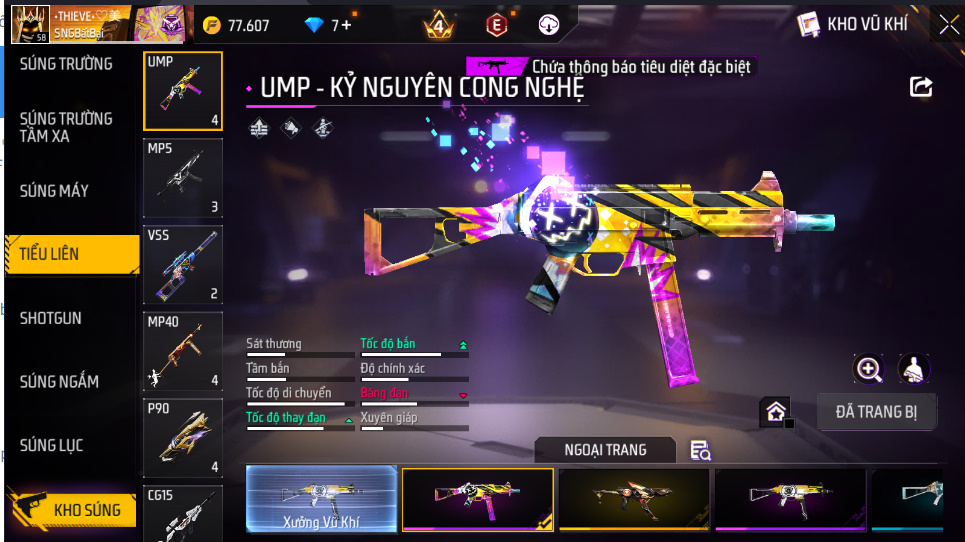Open the Kho Súng armory button
Screen dimensions: 965x542
pos(72,510)
